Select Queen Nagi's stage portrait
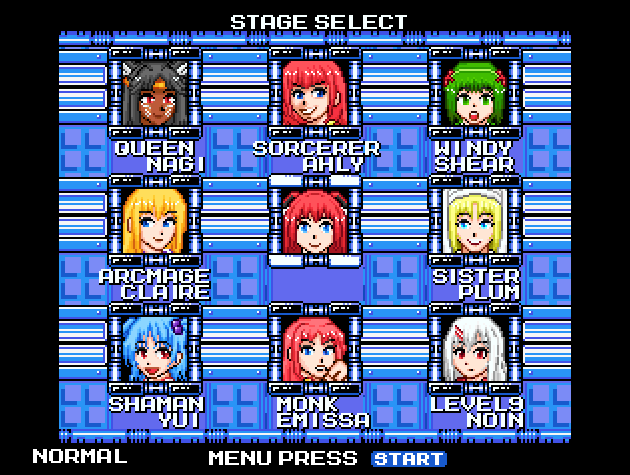 pos(155,92)
